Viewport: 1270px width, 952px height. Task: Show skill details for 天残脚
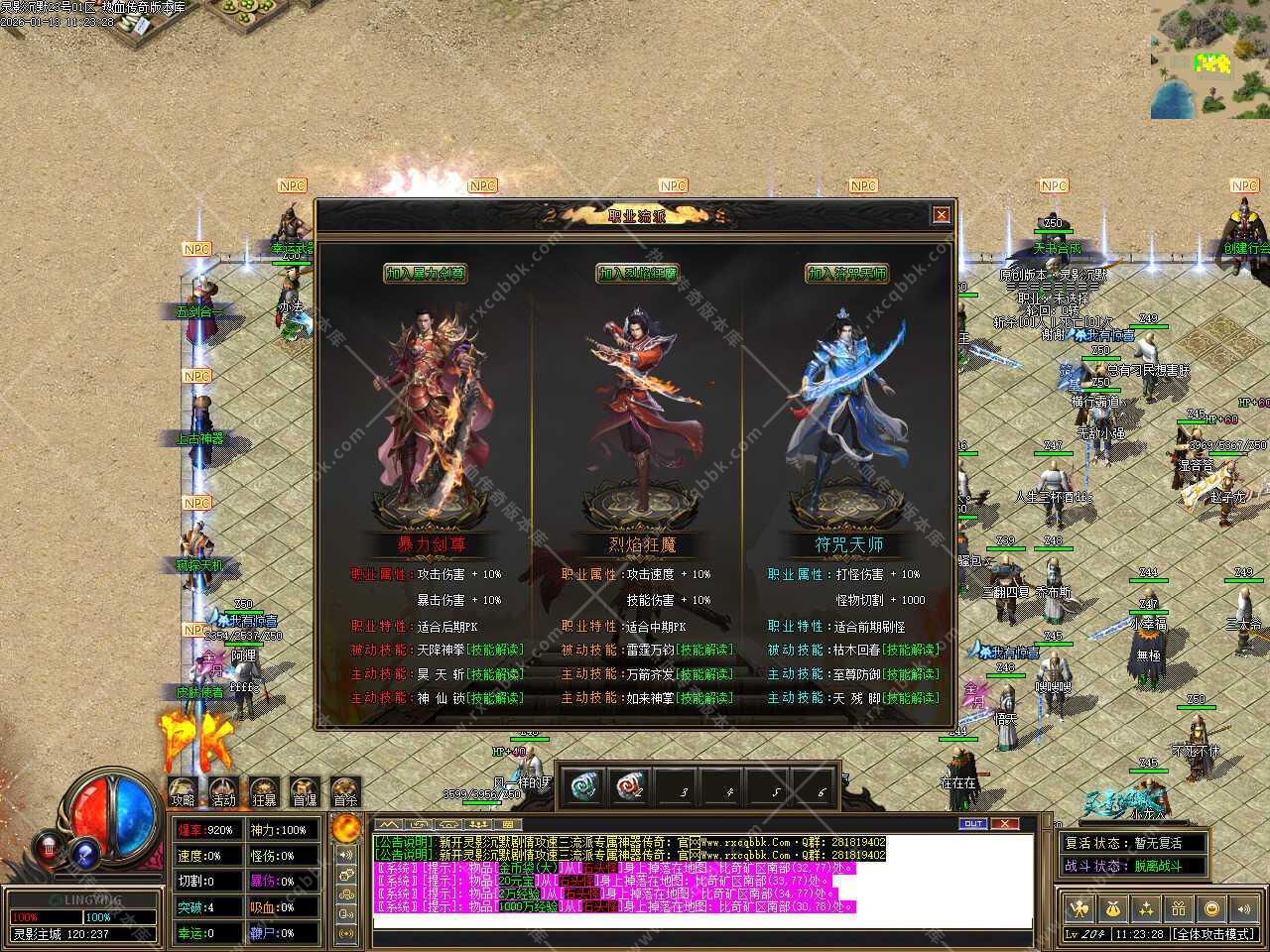[912, 698]
